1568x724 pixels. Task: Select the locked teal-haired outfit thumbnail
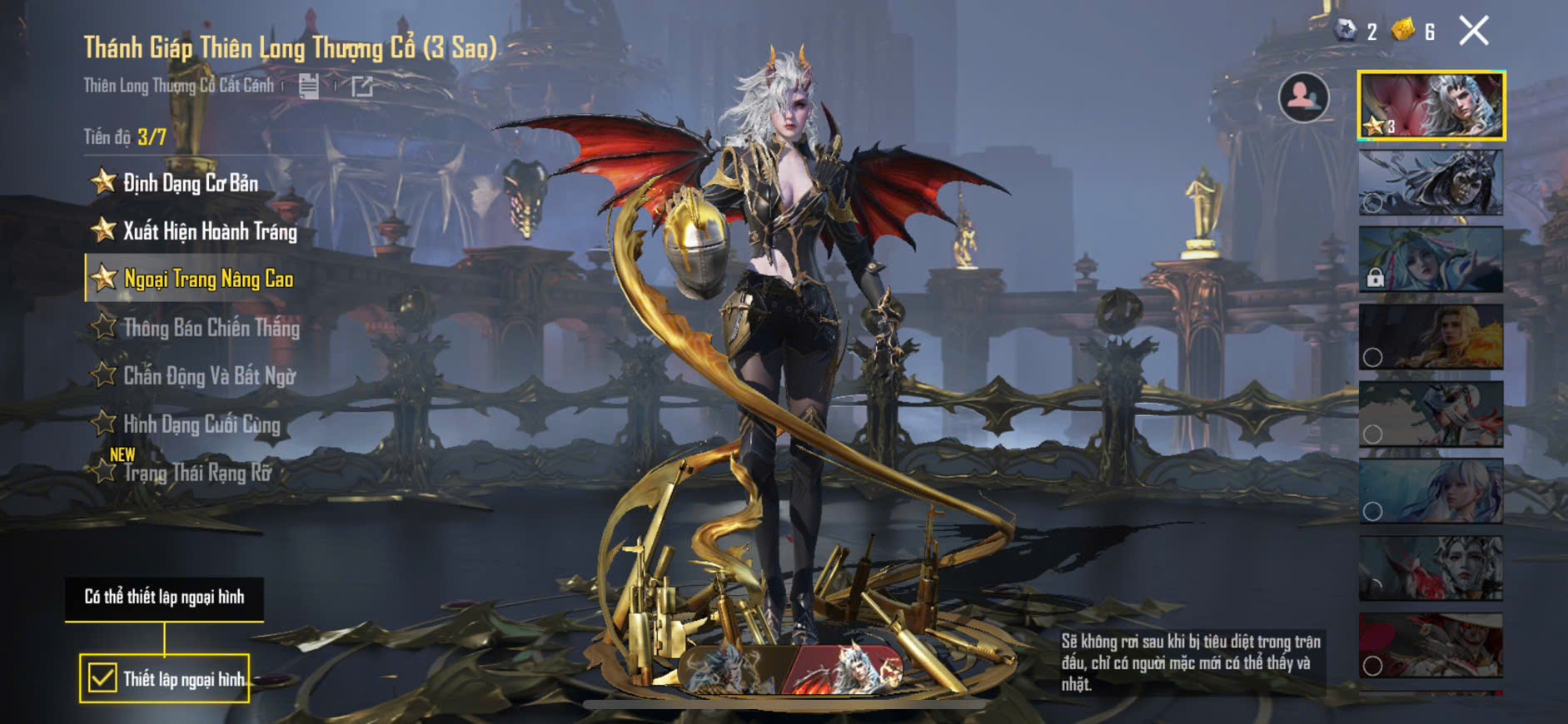point(1431,260)
